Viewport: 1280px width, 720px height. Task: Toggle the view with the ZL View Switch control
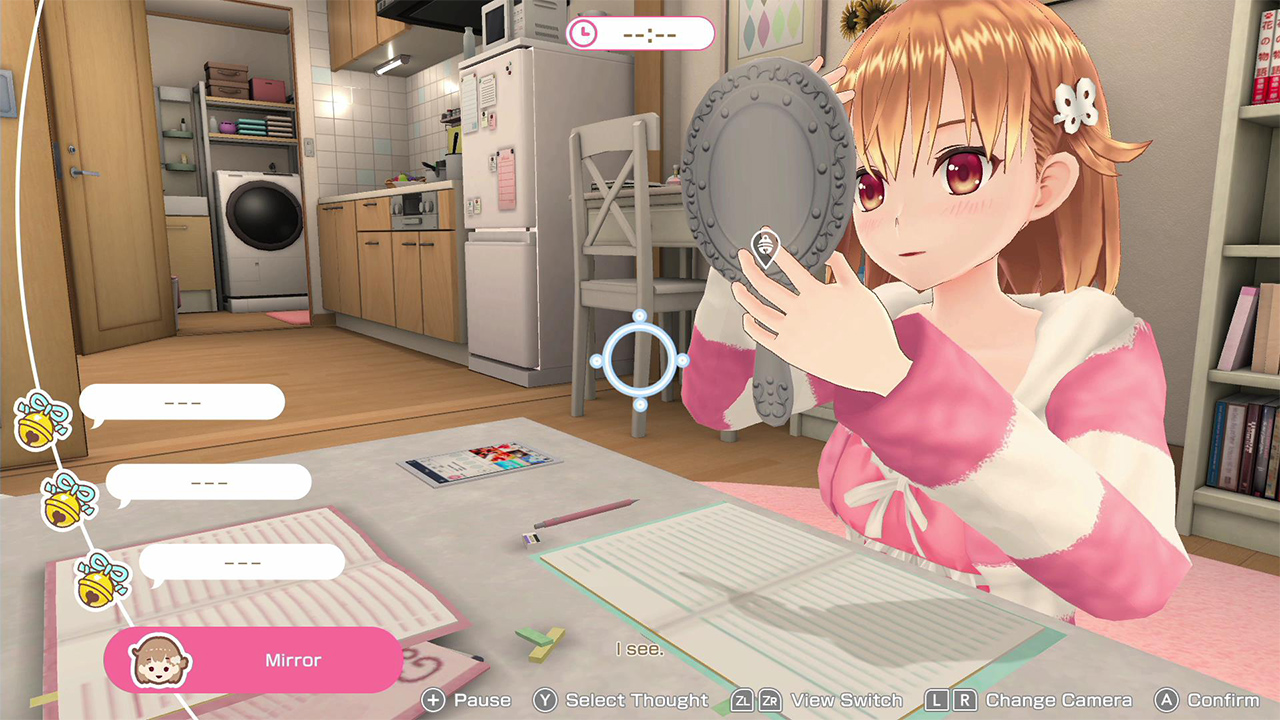pyautogui.click(x=743, y=700)
